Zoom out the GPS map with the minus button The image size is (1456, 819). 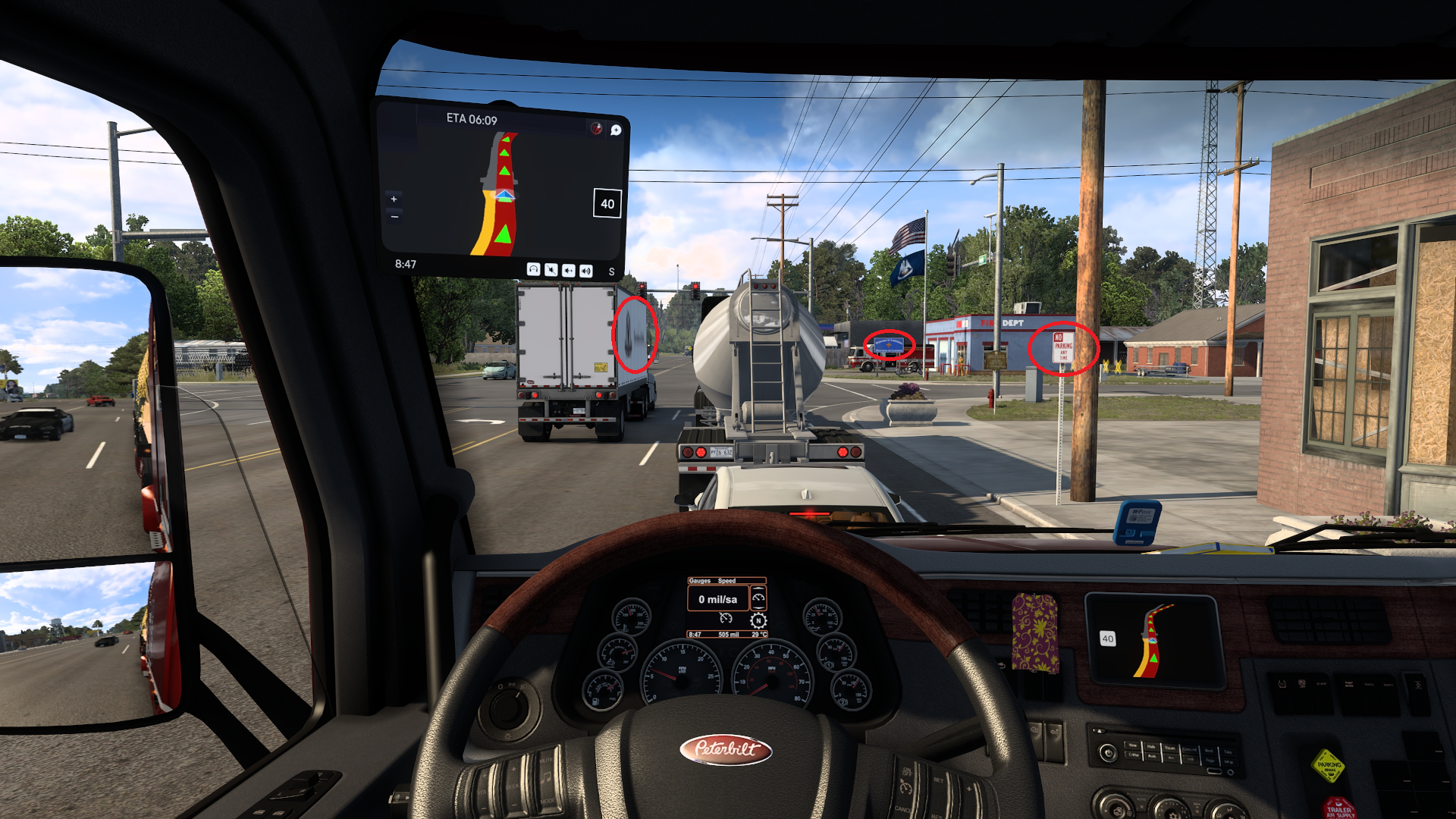pos(394,217)
